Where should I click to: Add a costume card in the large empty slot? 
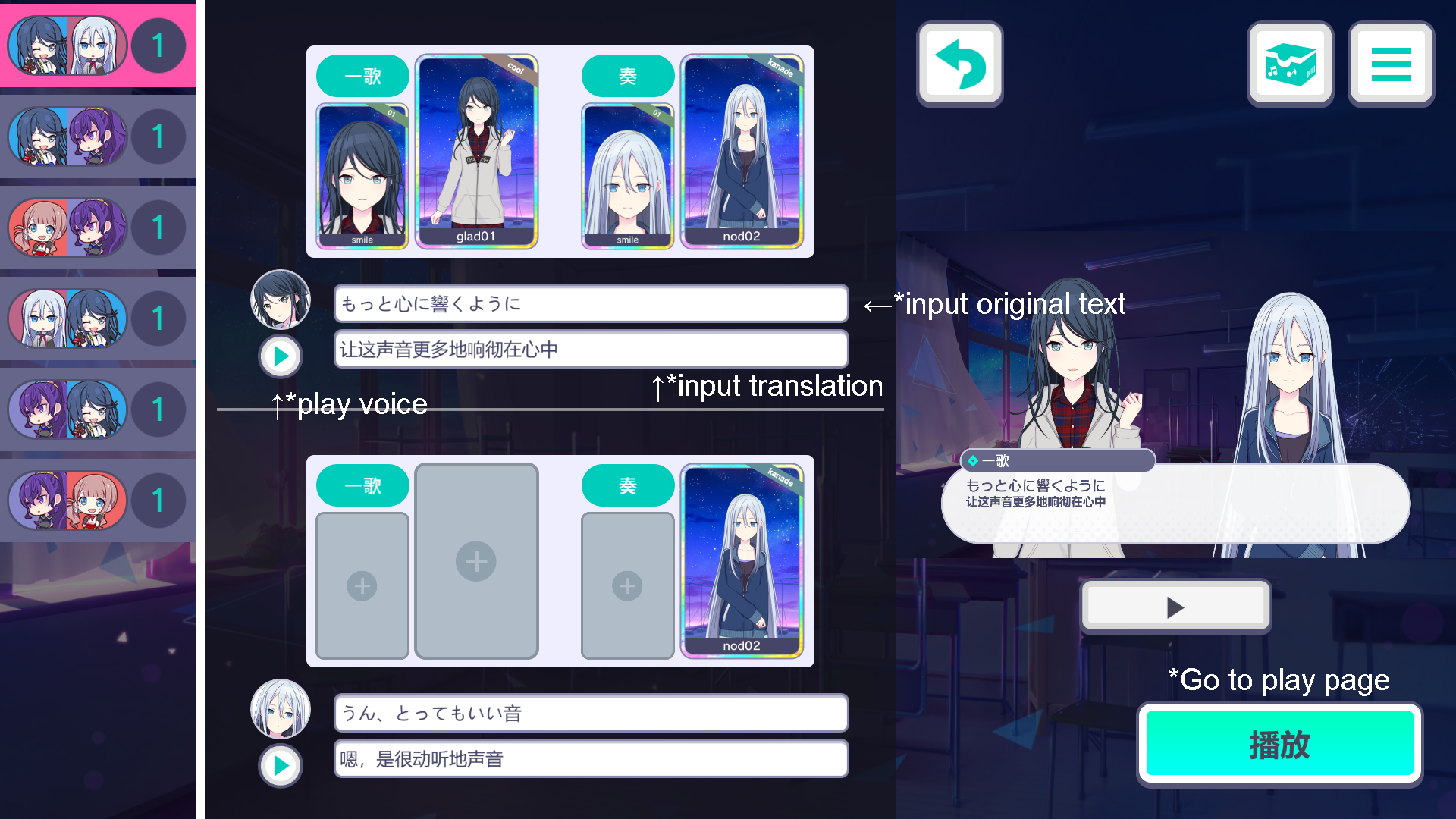tap(475, 561)
